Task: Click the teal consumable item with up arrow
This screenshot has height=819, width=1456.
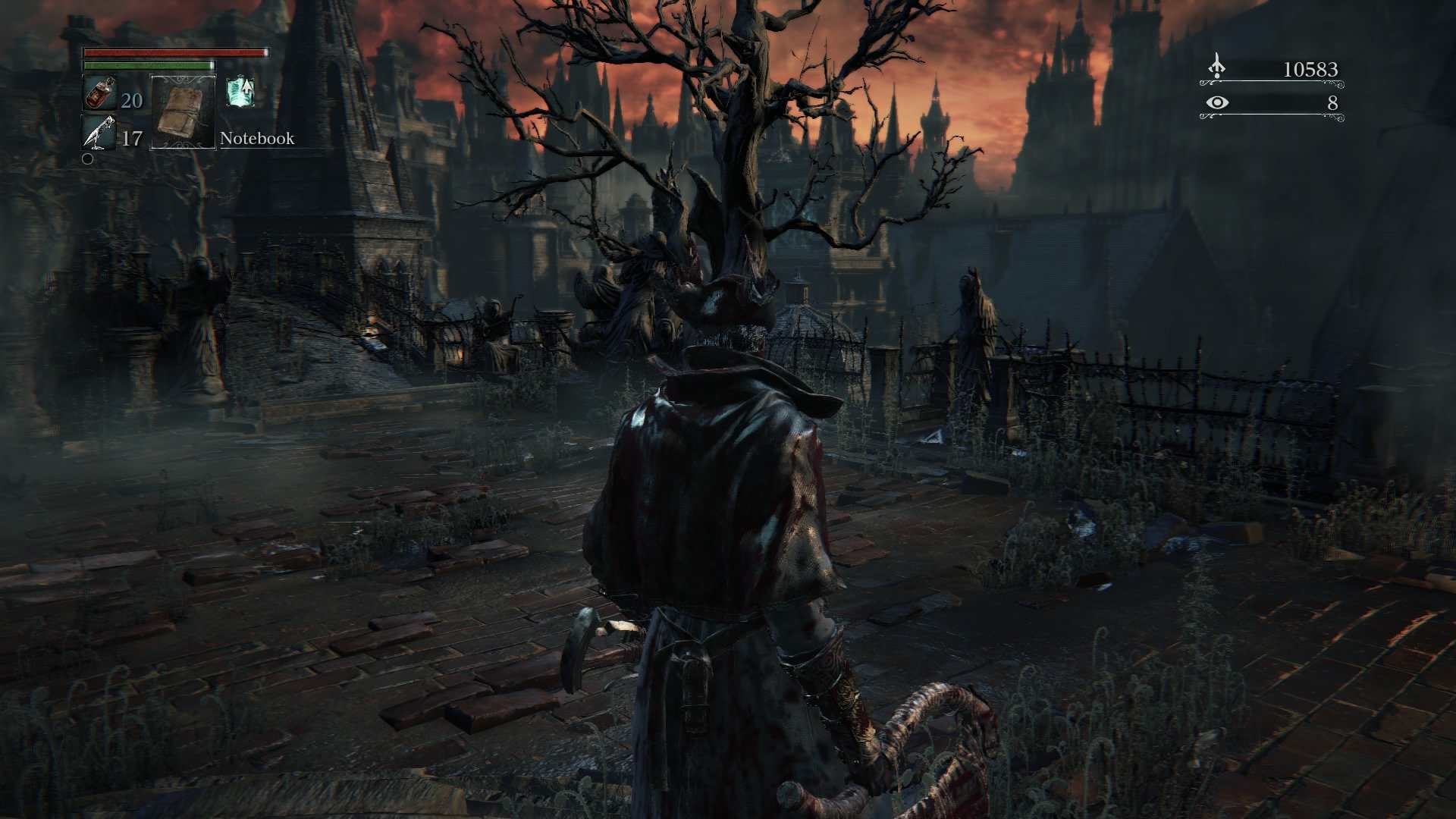Action: pos(240,93)
